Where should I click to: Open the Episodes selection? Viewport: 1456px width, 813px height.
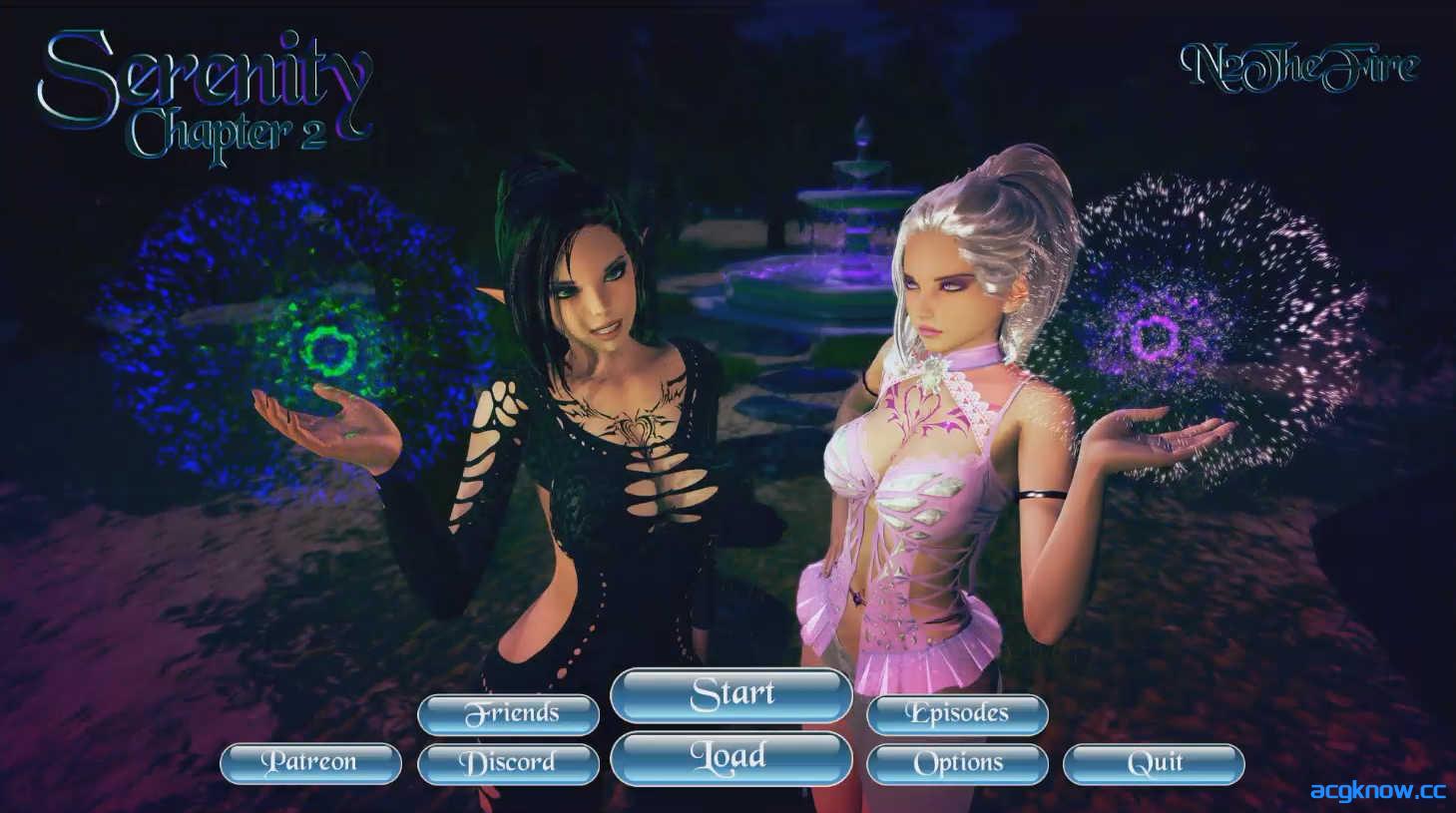tap(956, 713)
